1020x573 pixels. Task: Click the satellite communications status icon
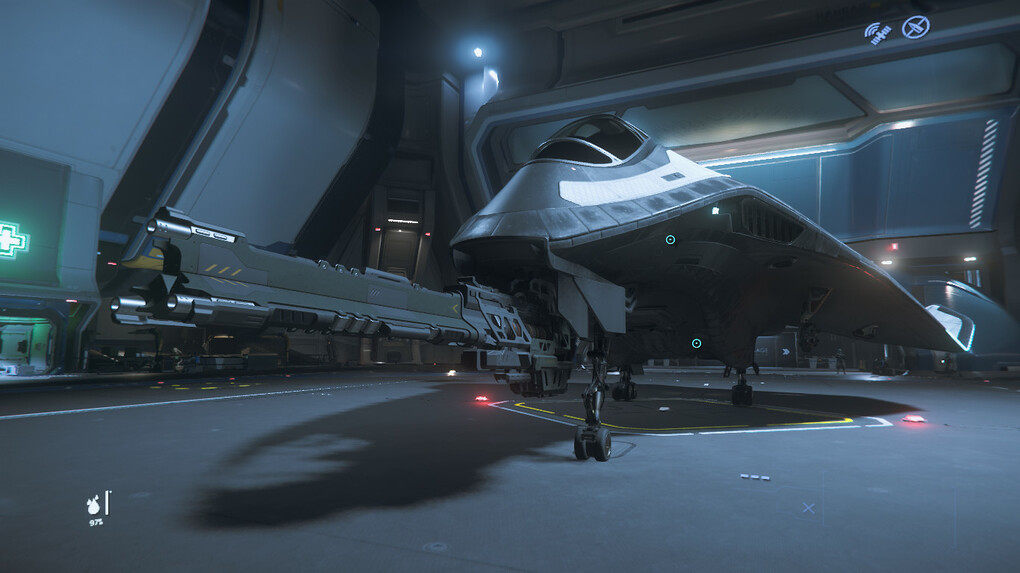click(878, 33)
